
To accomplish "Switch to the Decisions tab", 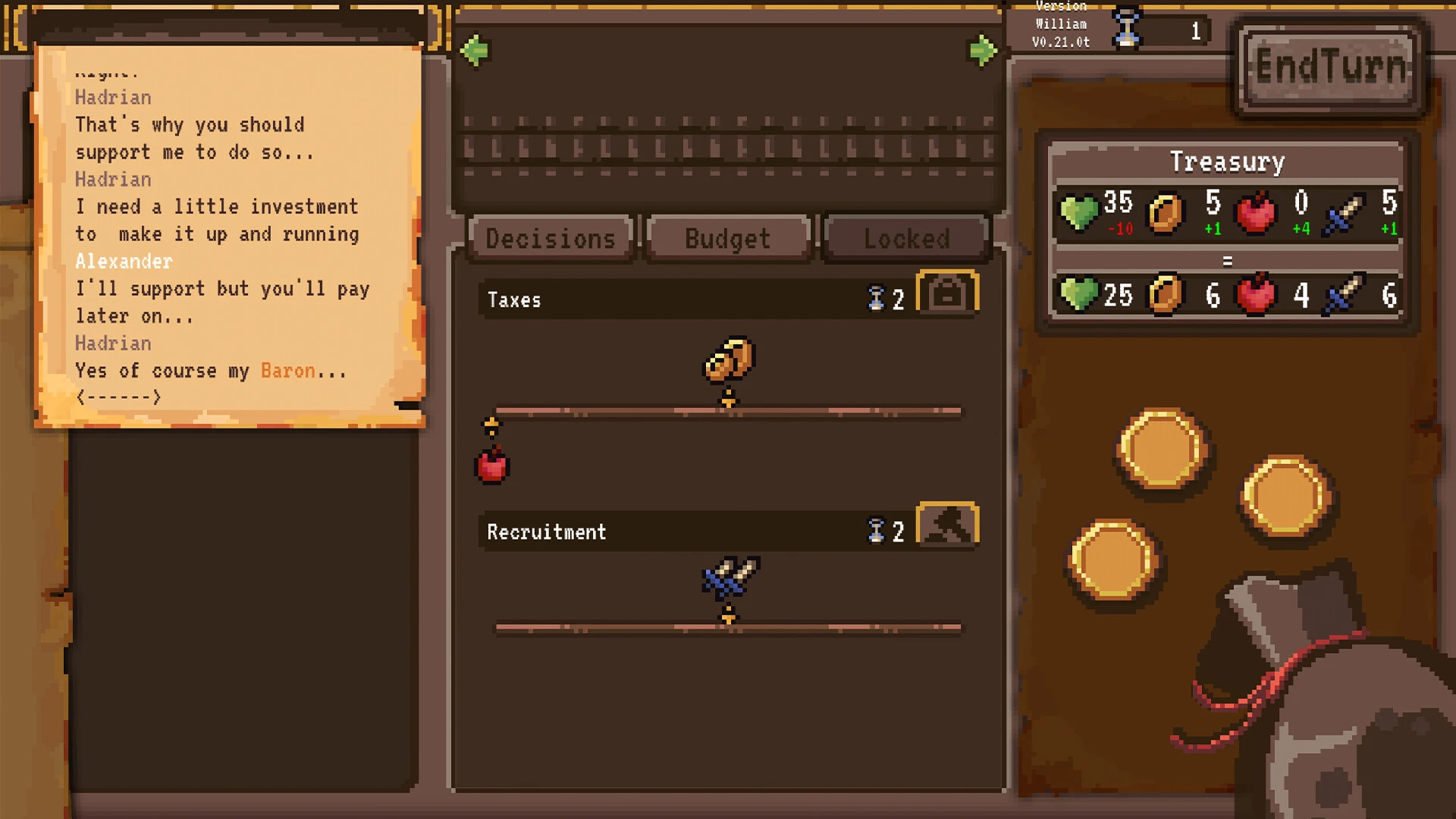I will pyautogui.click(x=551, y=239).
